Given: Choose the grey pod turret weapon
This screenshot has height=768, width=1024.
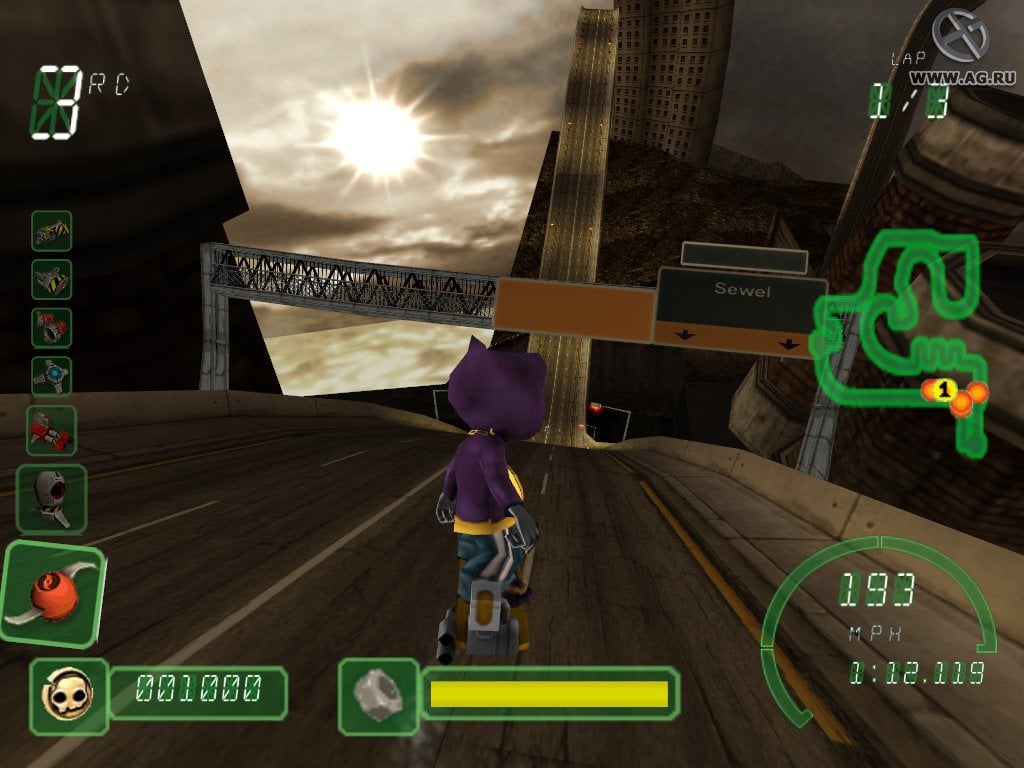Looking at the screenshot, I should point(52,497).
